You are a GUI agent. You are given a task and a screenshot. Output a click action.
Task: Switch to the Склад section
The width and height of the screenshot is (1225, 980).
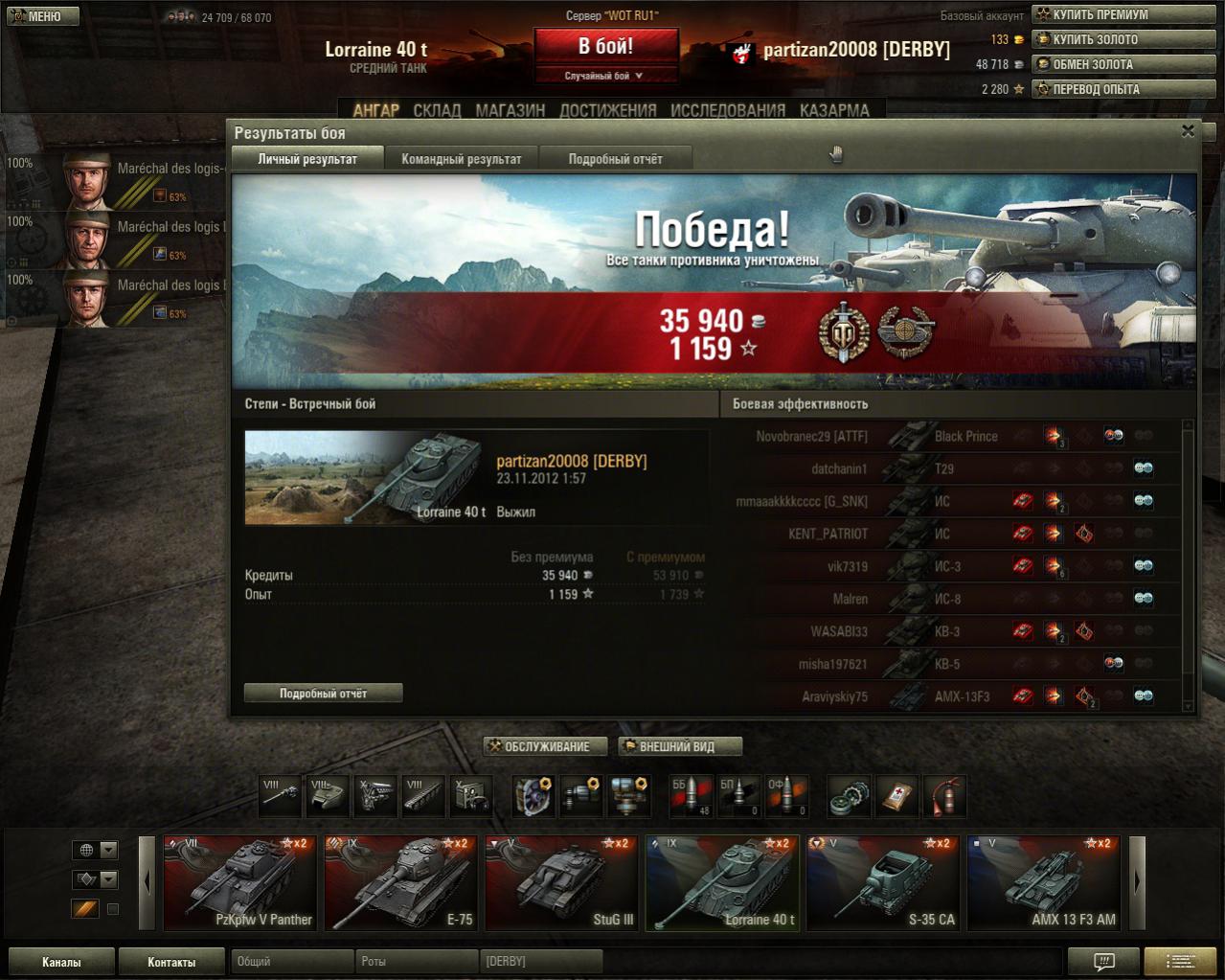437,110
